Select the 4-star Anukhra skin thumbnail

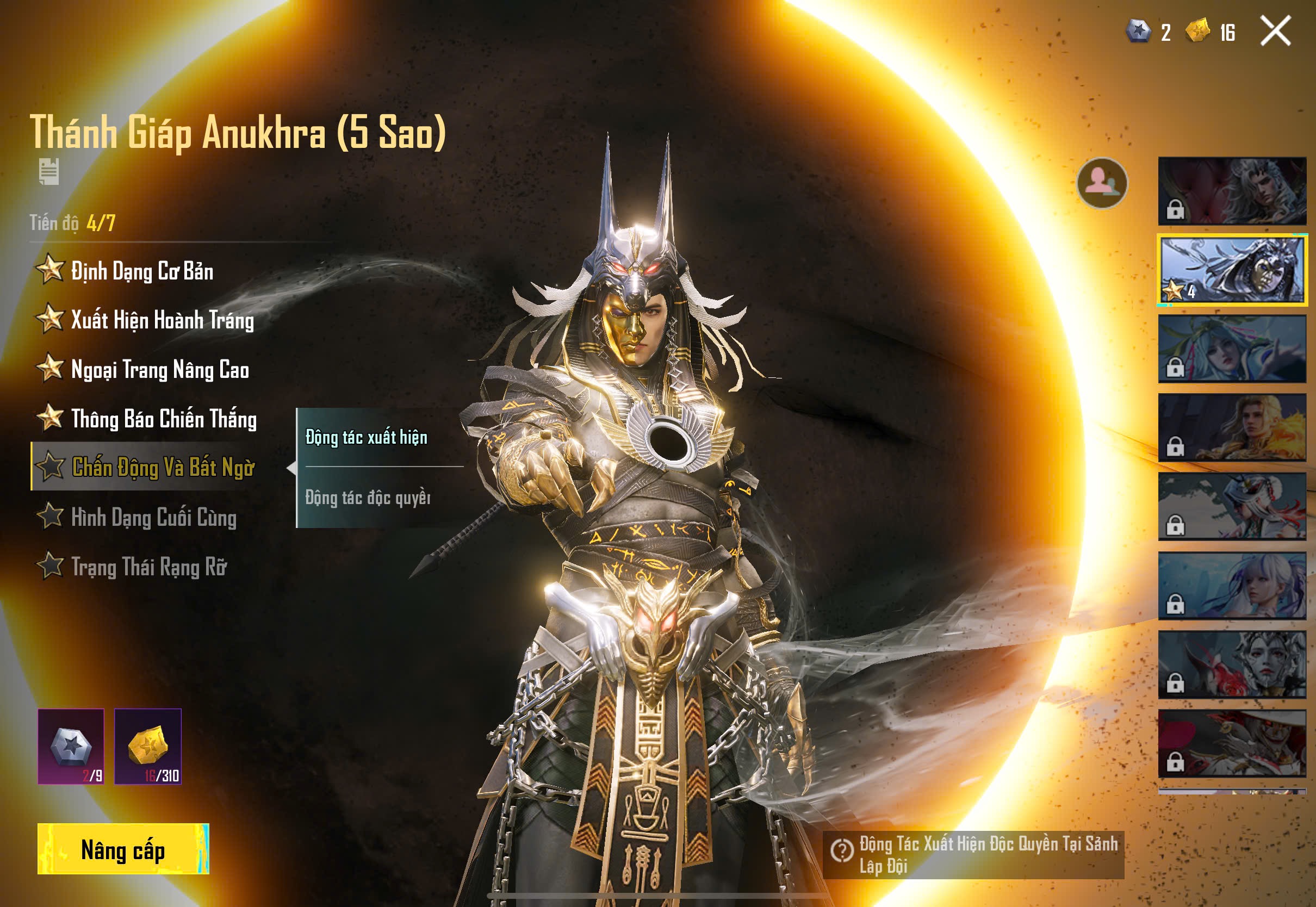(1232, 270)
